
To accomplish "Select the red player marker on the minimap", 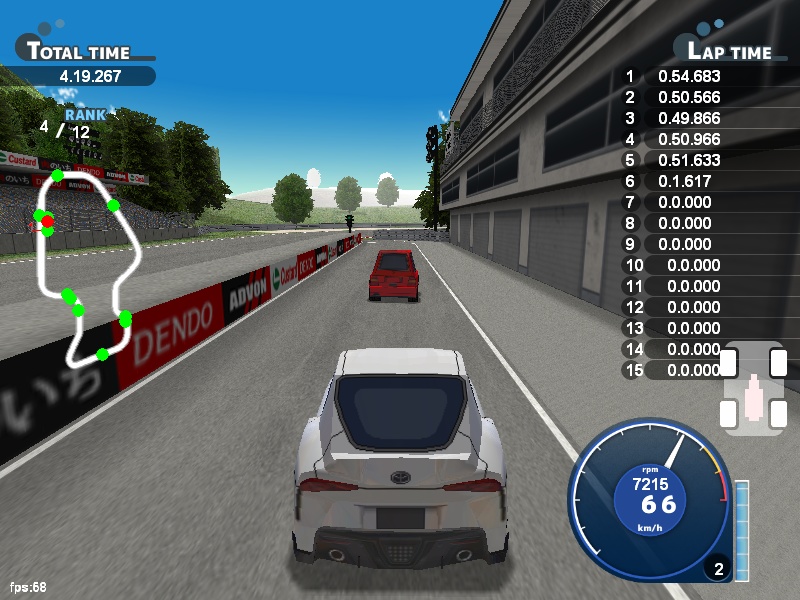I will click(x=47, y=222).
